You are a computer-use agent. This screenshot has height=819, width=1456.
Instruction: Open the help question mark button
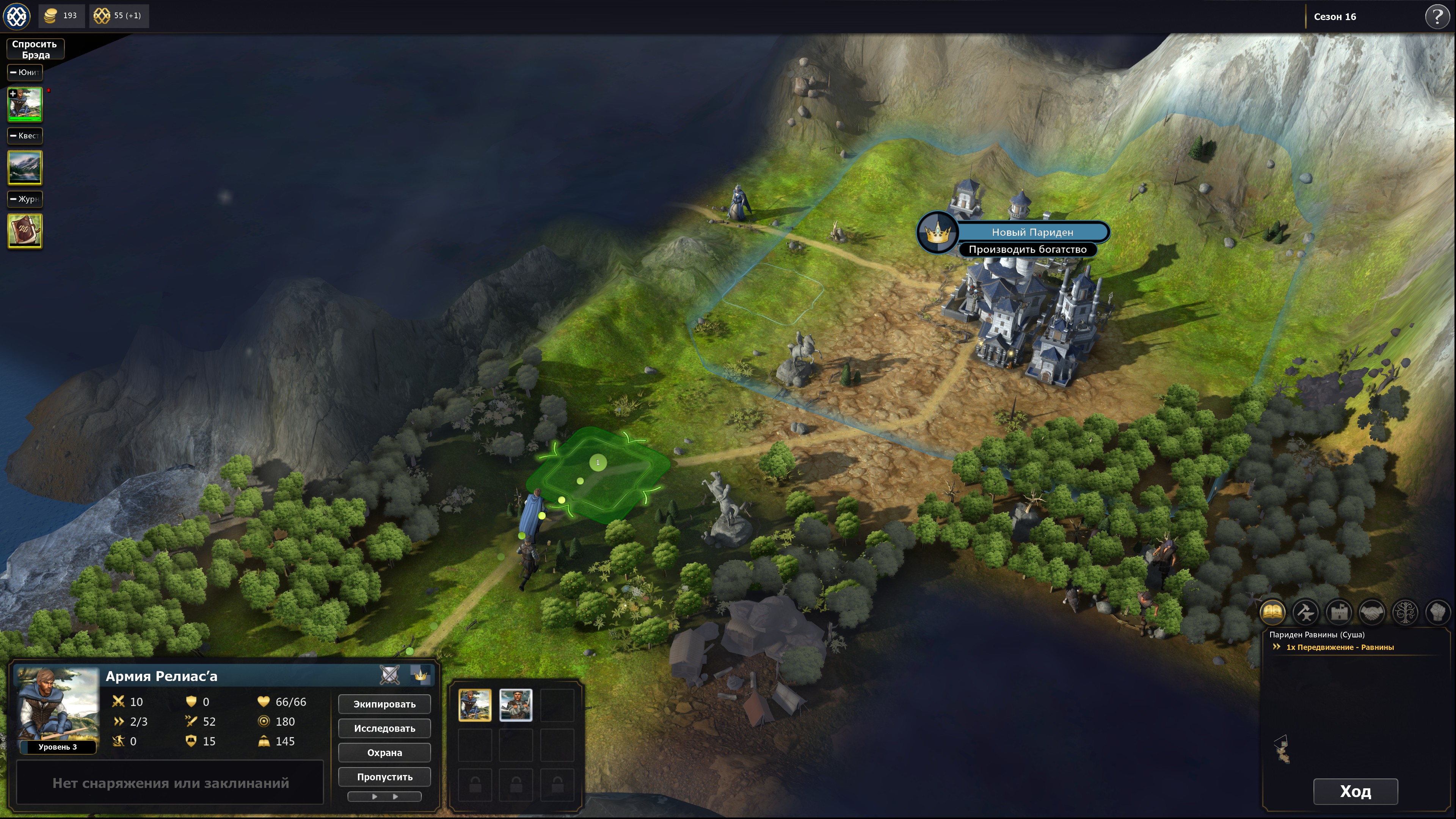tap(1436, 16)
